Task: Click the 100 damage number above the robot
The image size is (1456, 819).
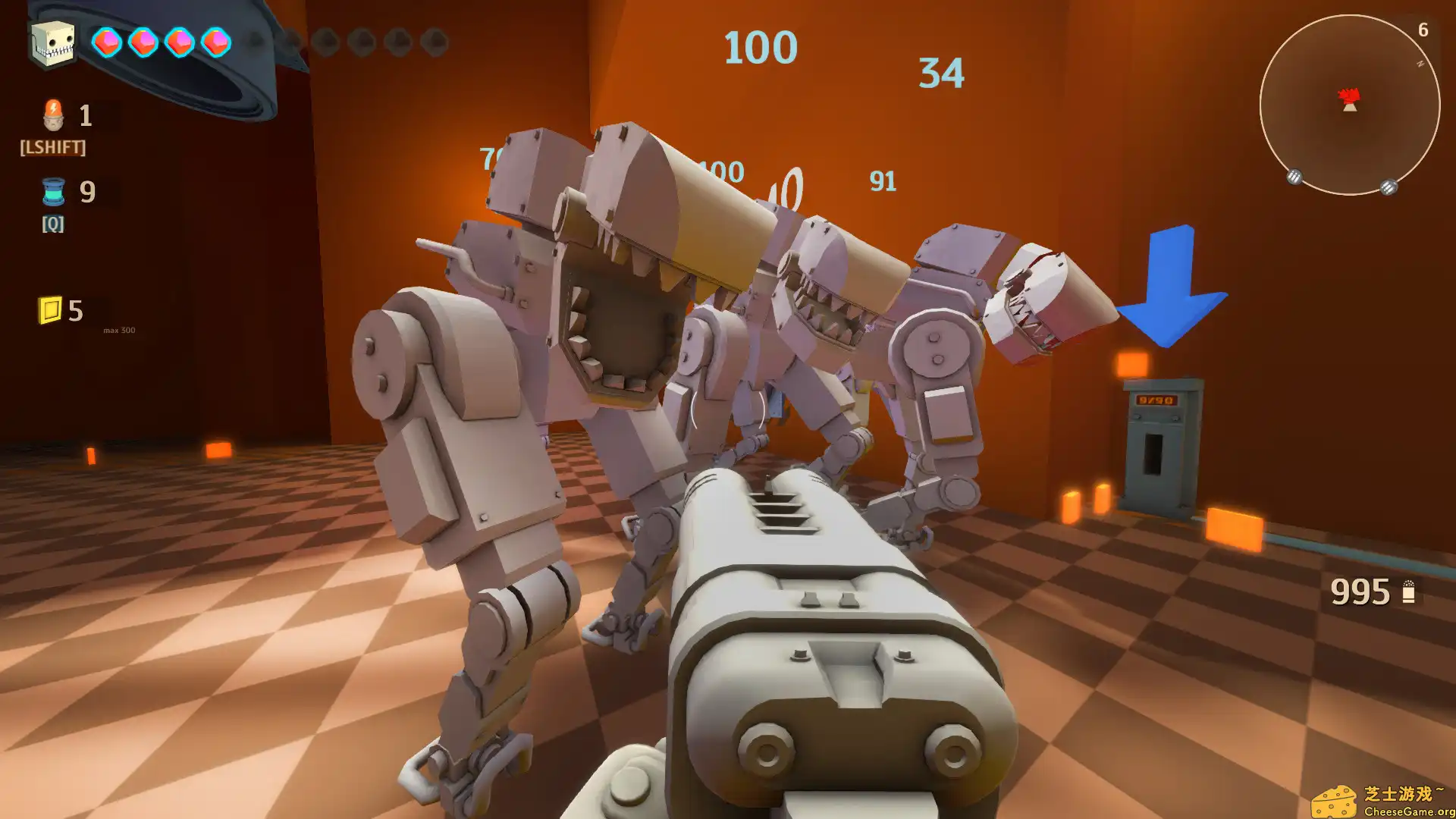Action: [x=760, y=47]
